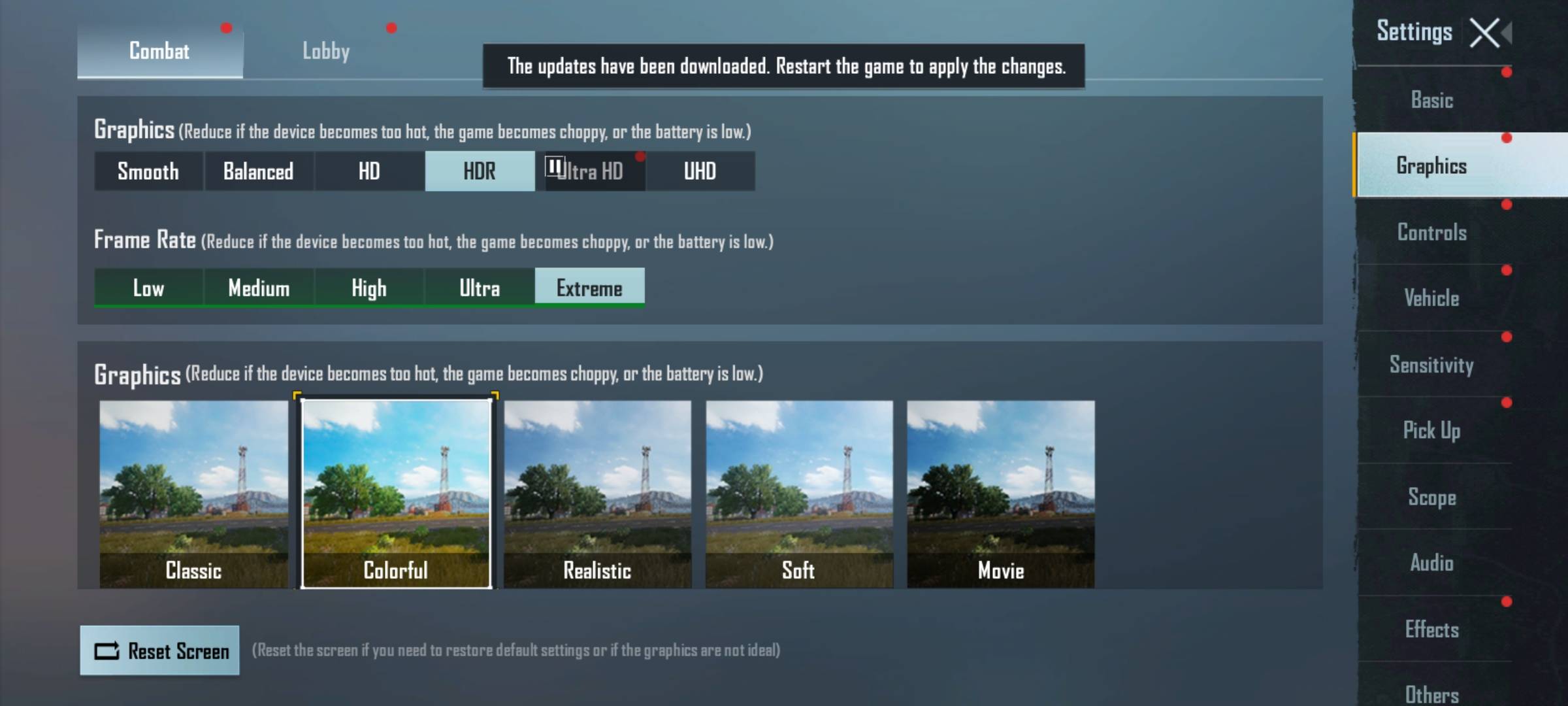Viewport: 1568px width, 706px height.
Task: Select the Realistic style thumbnail
Action: coord(597,494)
